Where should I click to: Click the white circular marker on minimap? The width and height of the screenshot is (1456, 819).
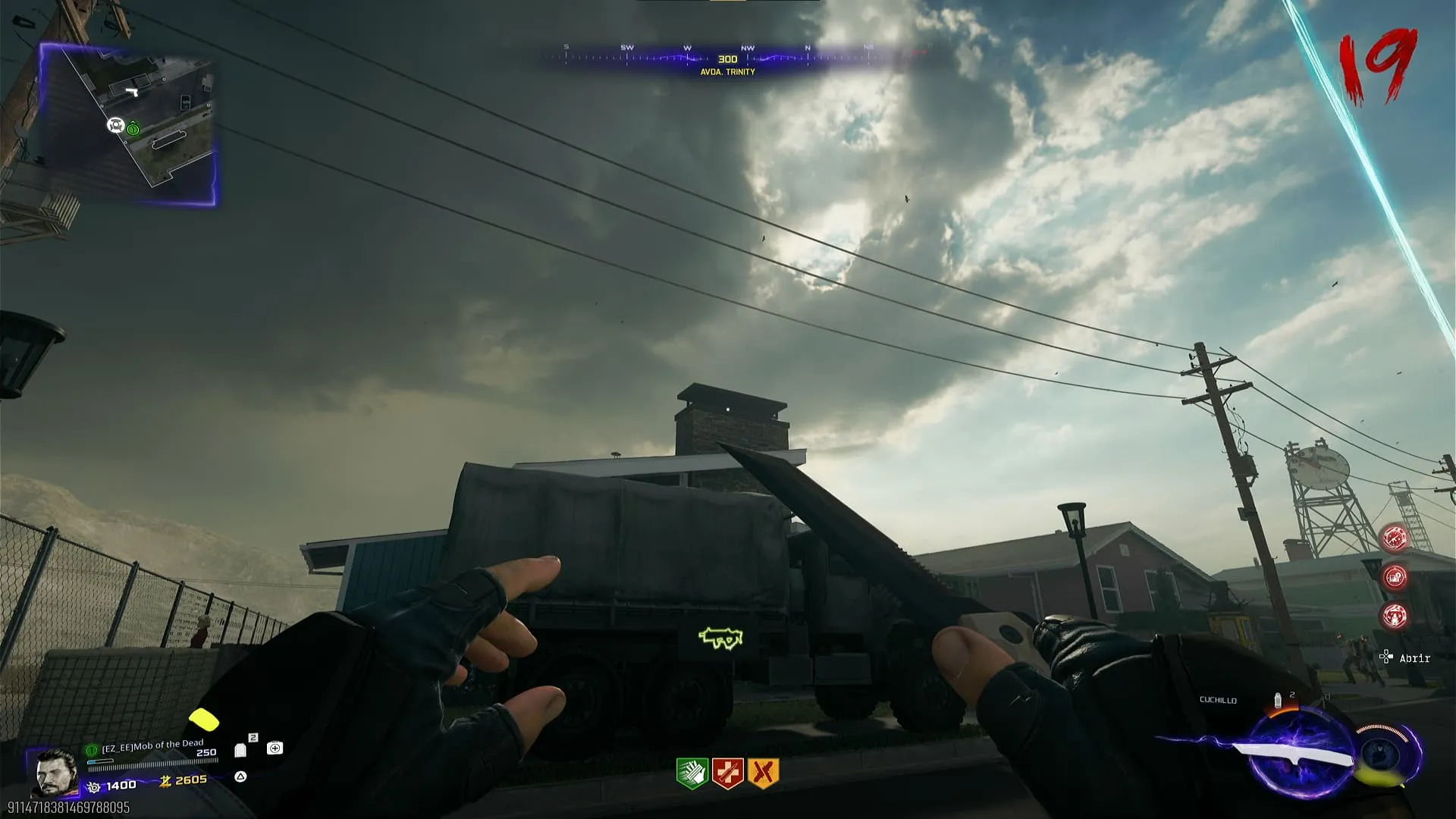click(115, 124)
